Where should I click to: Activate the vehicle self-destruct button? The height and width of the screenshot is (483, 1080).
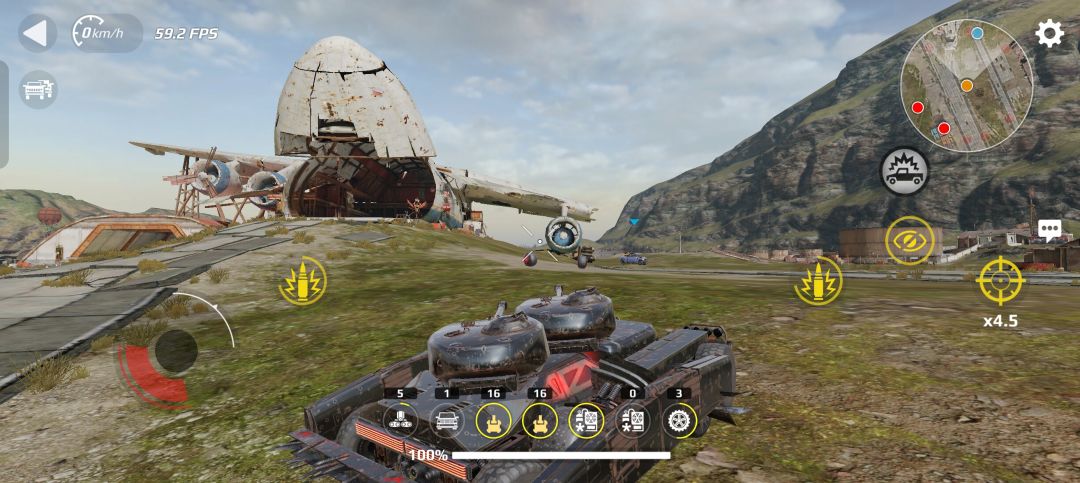(x=904, y=171)
